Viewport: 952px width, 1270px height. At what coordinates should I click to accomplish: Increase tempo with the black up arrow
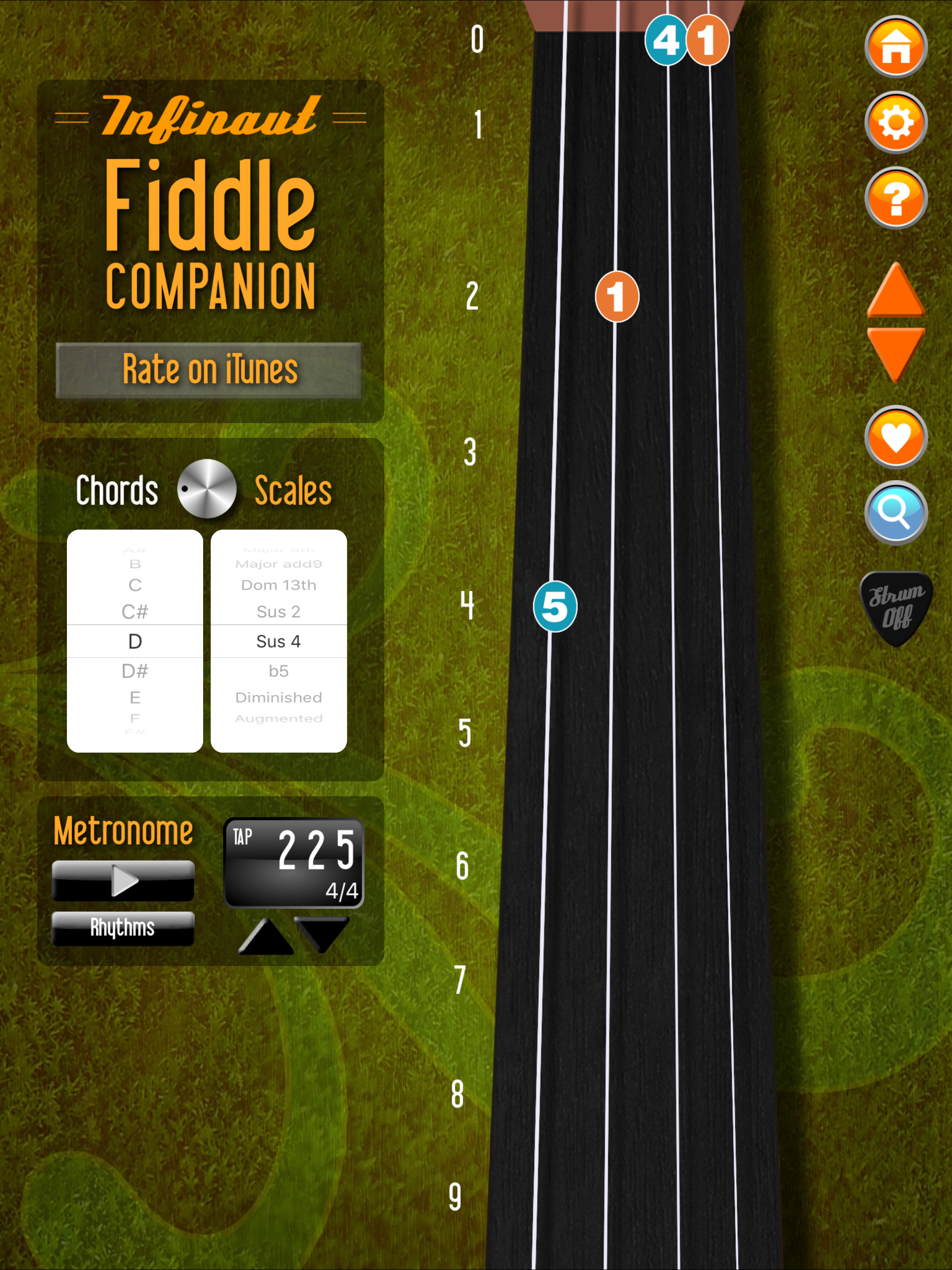(265, 937)
